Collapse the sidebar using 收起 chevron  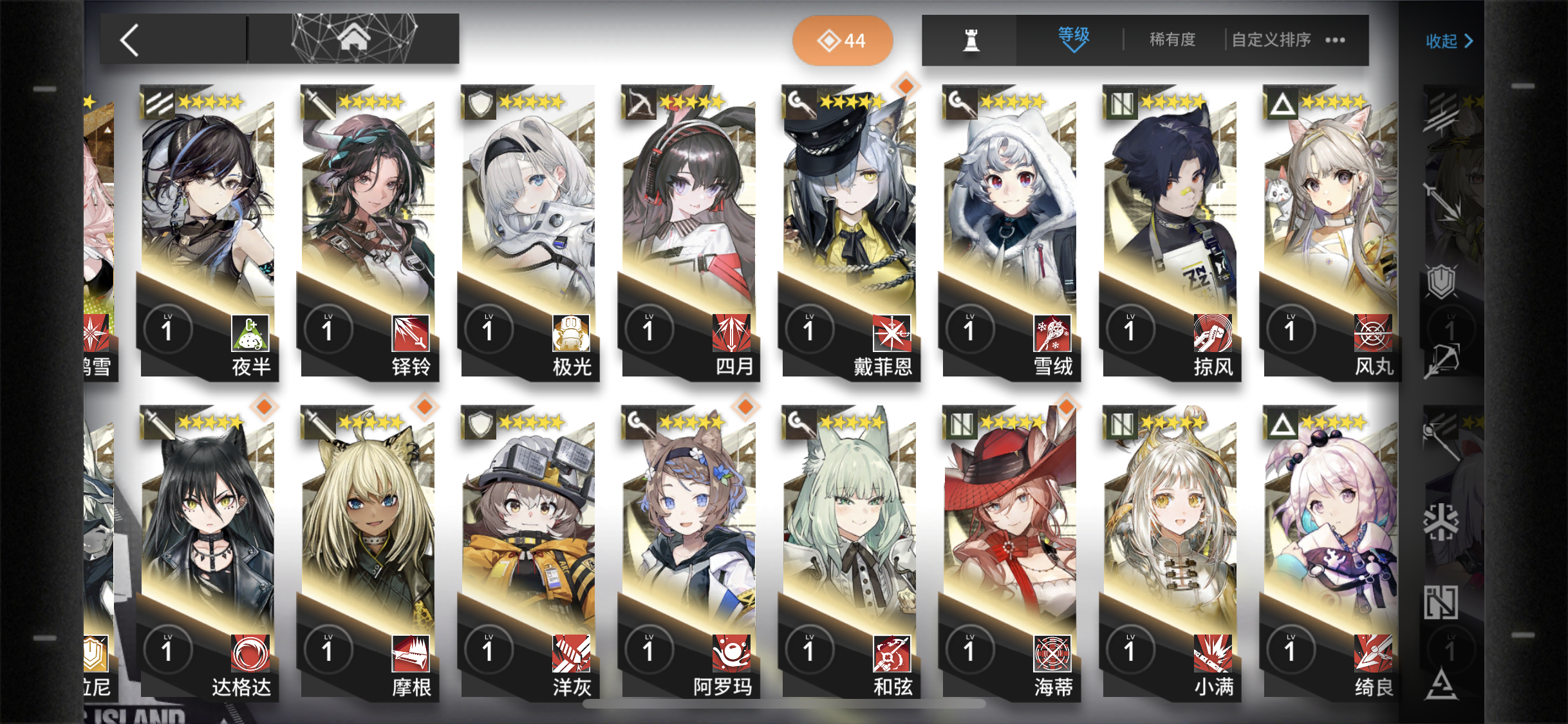tap(1450, 41)
